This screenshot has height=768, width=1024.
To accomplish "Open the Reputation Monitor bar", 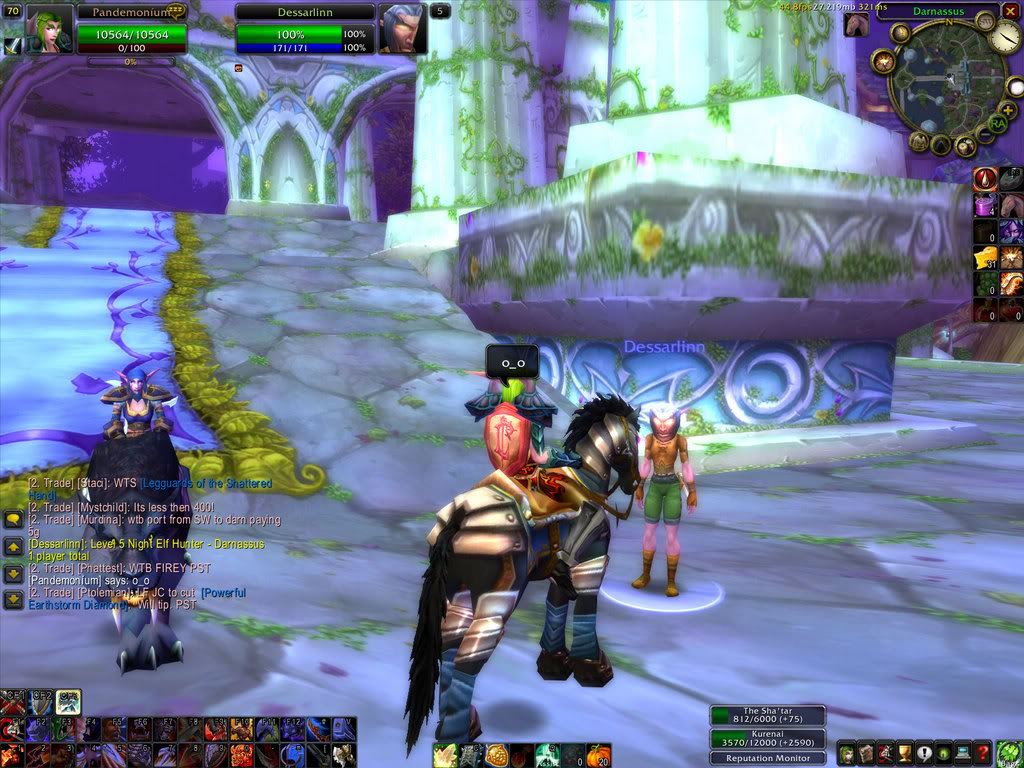I will tap(768, 758).
